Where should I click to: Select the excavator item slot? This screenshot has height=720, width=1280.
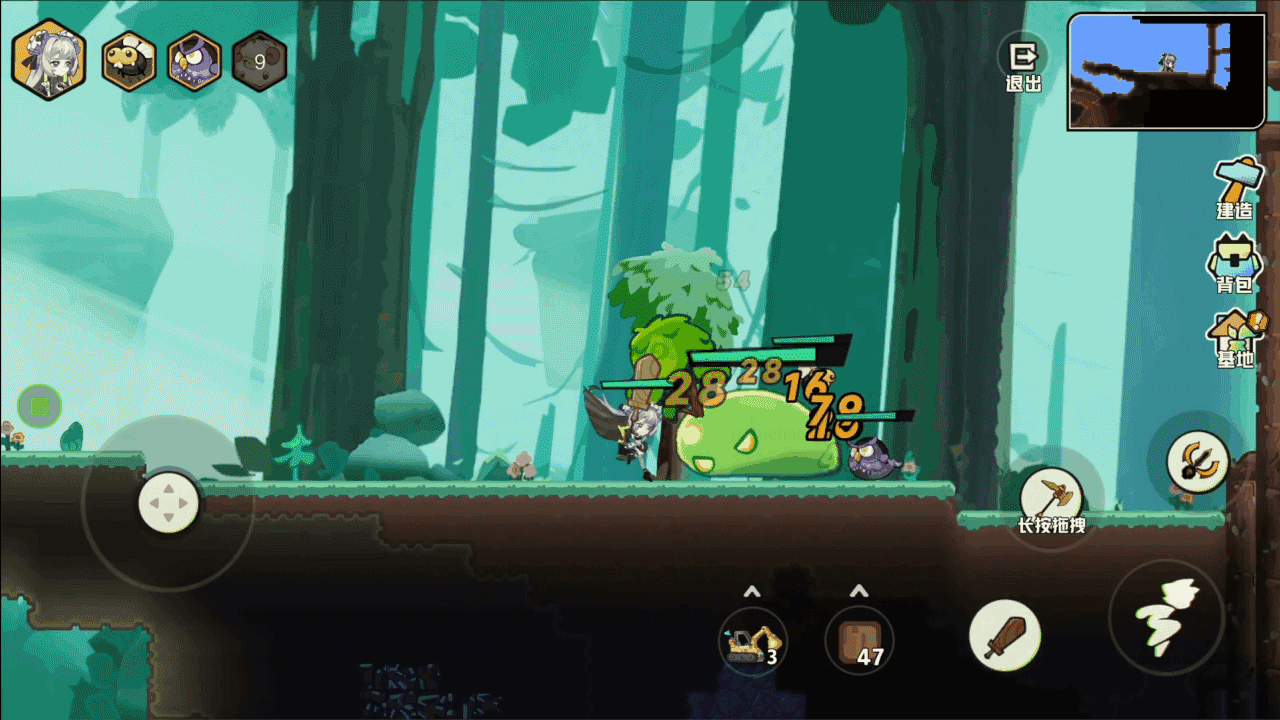click(752, 641)
